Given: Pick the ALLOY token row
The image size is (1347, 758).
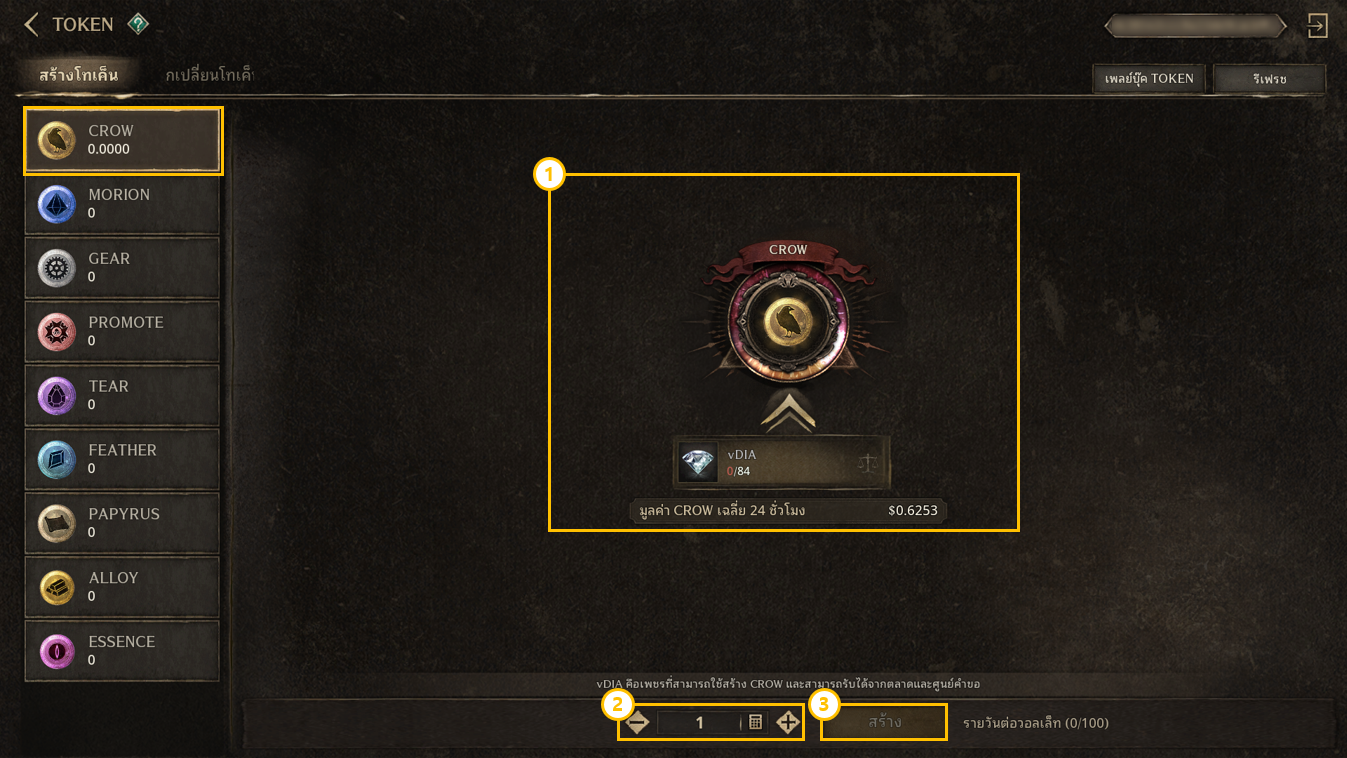Looking at the screenshot, I should (x=122, y=588).
